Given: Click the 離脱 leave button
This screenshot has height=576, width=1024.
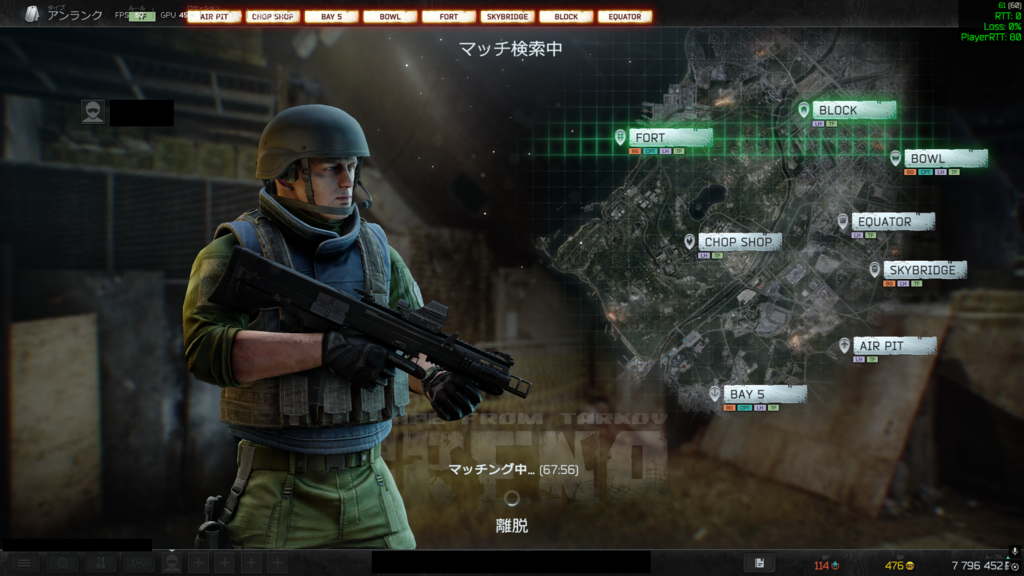Looking at the screenshot, I should [512, 525].
